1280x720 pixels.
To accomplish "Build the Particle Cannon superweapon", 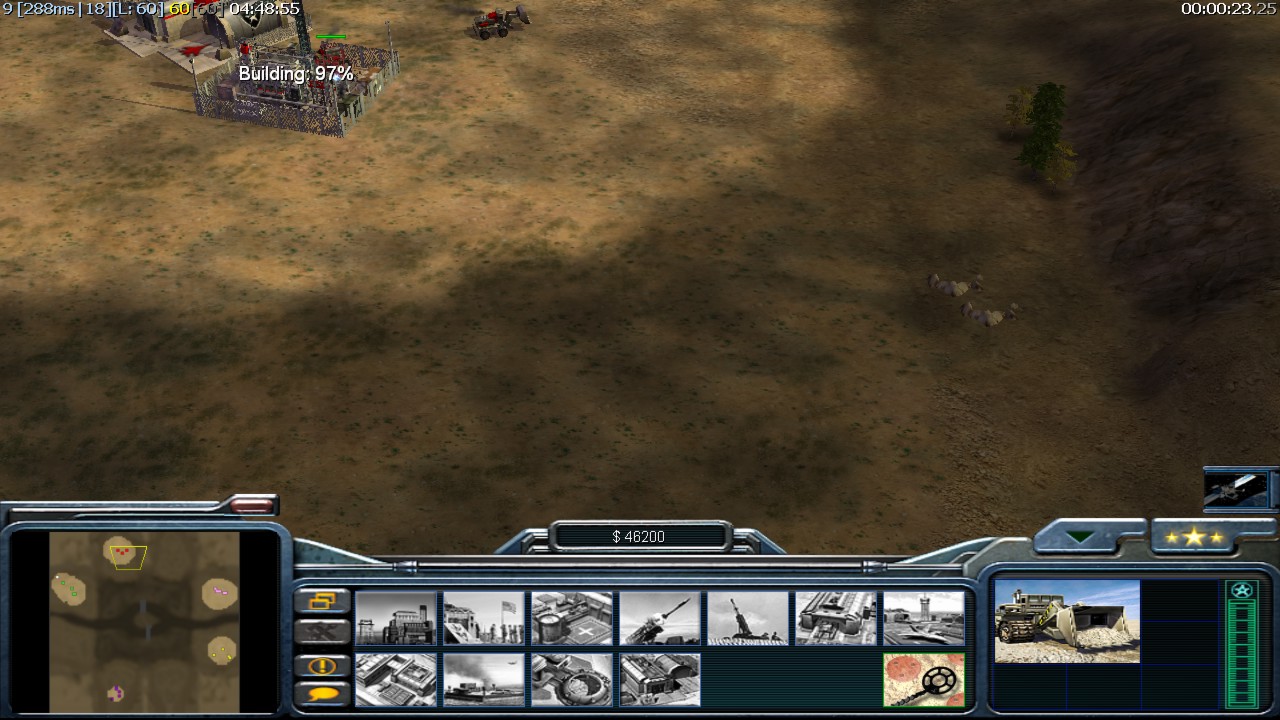I will coord(572,680).
